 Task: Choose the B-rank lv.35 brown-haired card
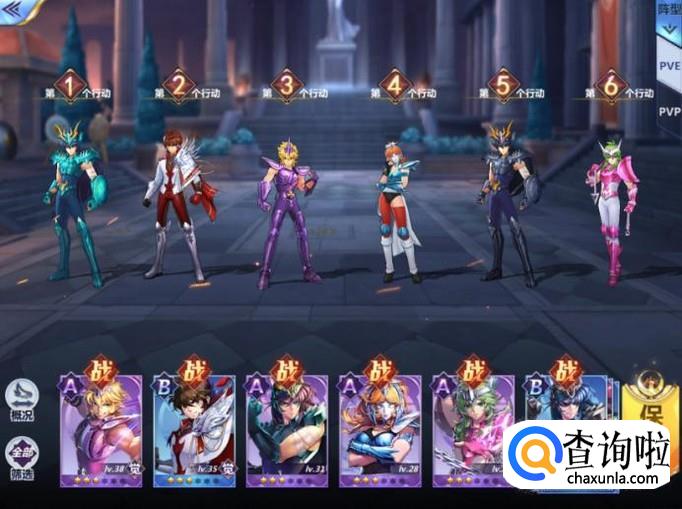pos(195,428)
